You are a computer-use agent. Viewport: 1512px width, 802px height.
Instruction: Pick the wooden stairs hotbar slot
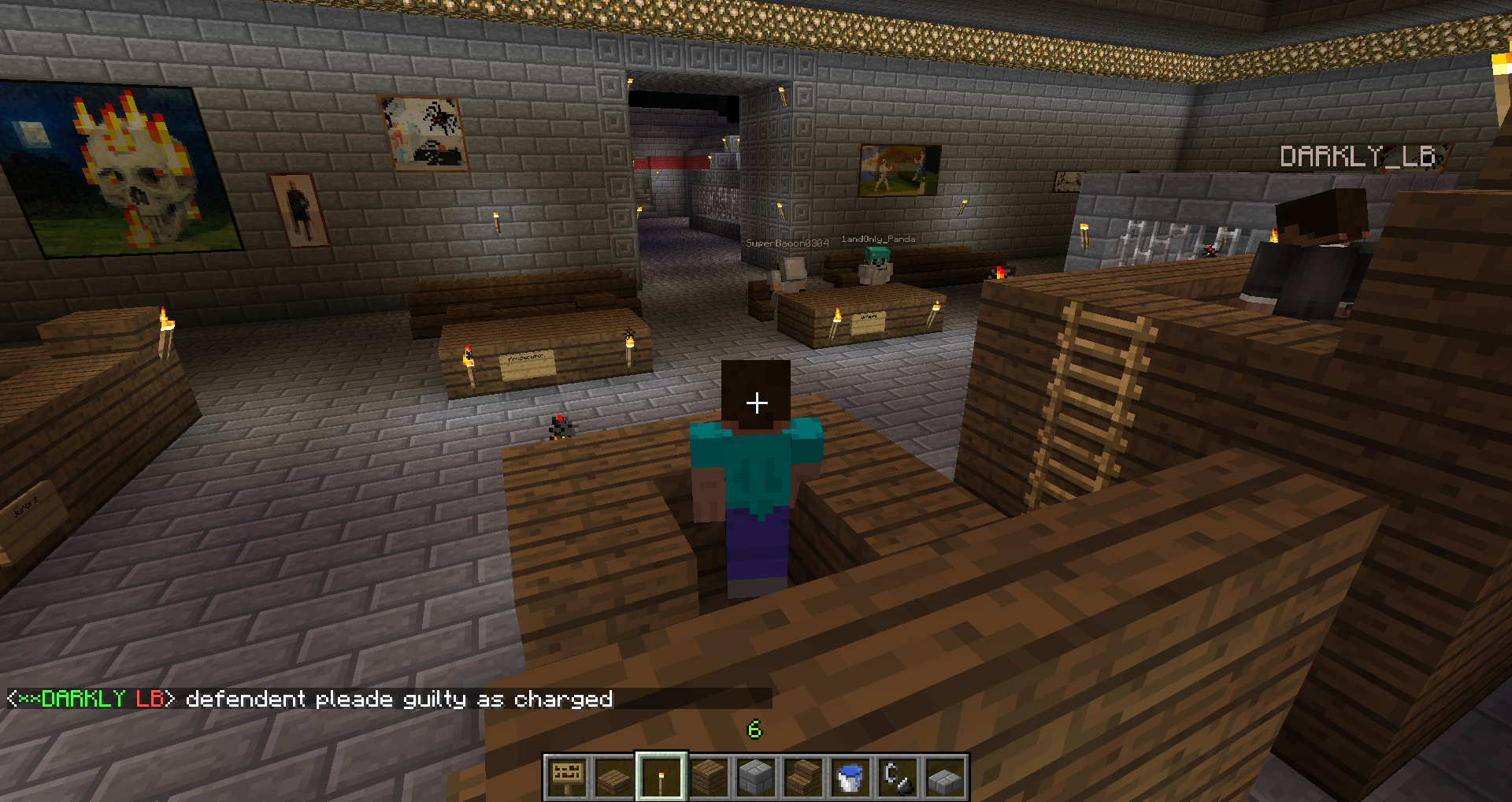point(803,777)
